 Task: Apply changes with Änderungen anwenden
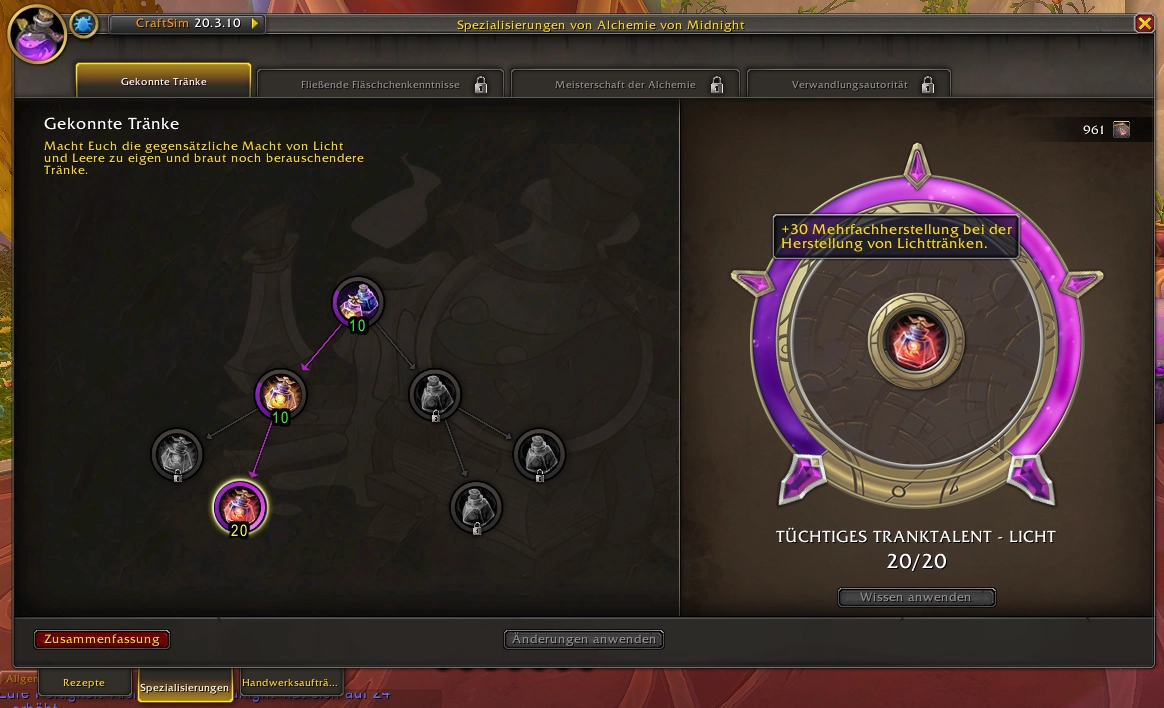click(584, 639)
